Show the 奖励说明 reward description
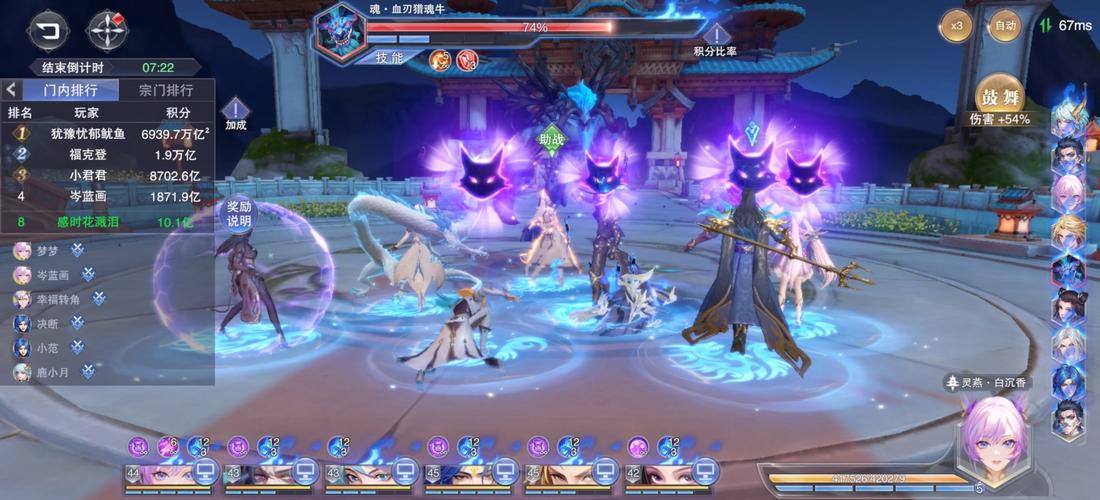 coord(238,213)
